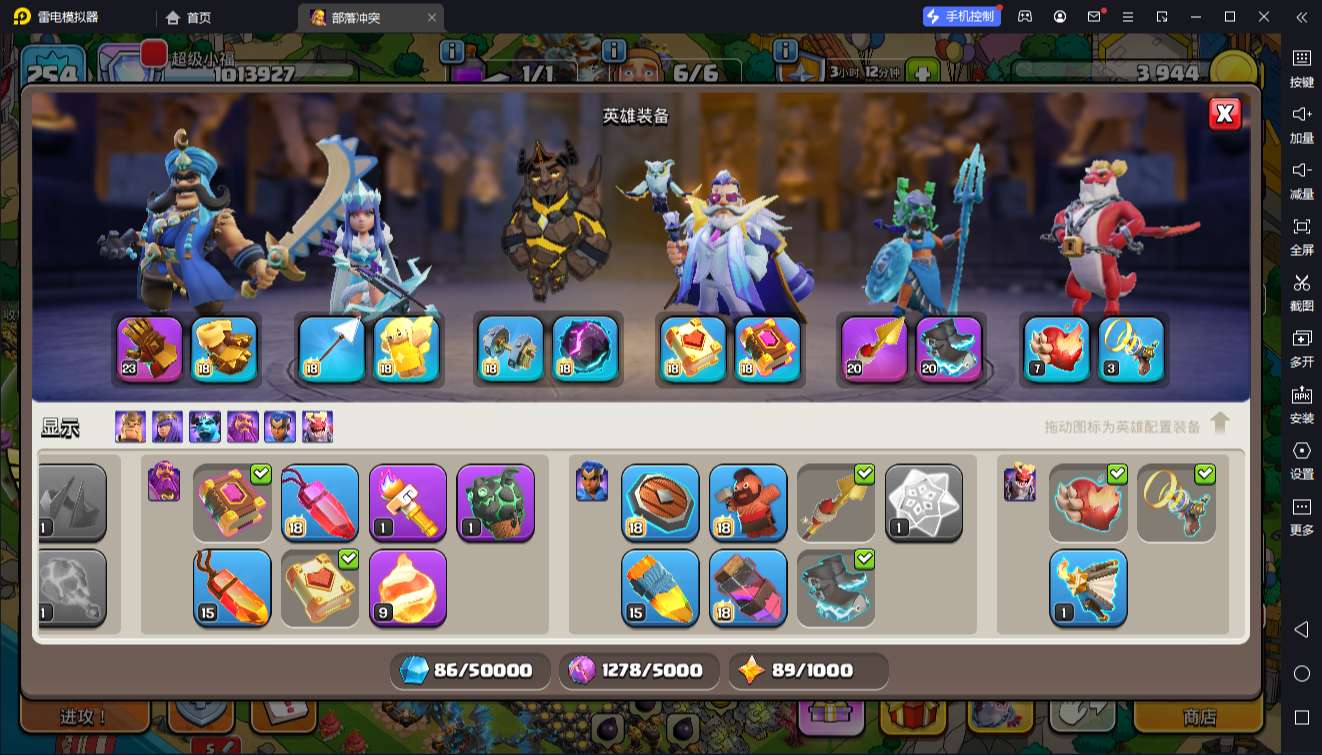Select the orange Rage Gem, level 15
The width and height of the screenshot is (1322, 755).
pyautogui.click(x=232, y=588)
